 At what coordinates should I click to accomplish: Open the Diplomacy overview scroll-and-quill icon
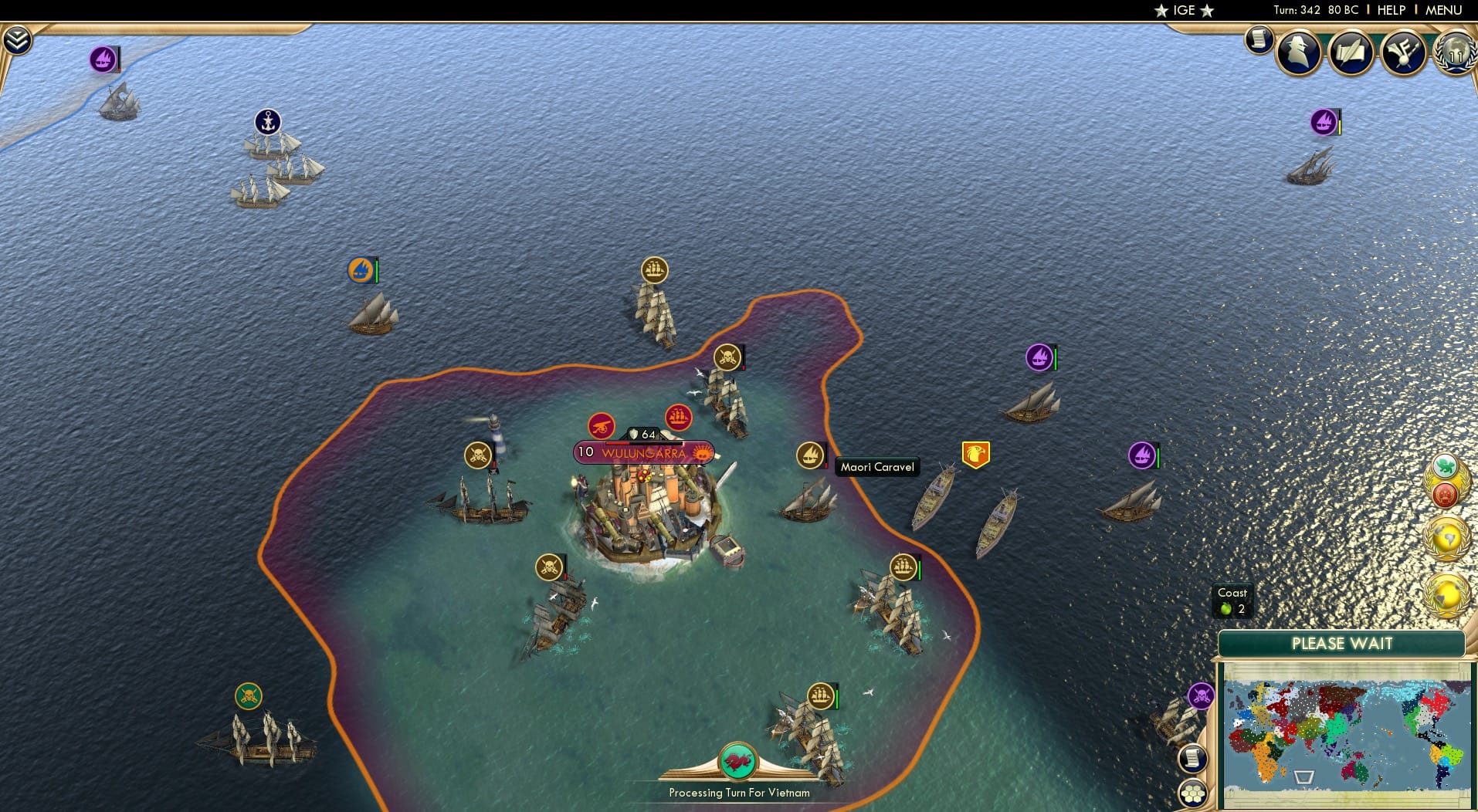pyautogui.click(x=1351, y=52)
